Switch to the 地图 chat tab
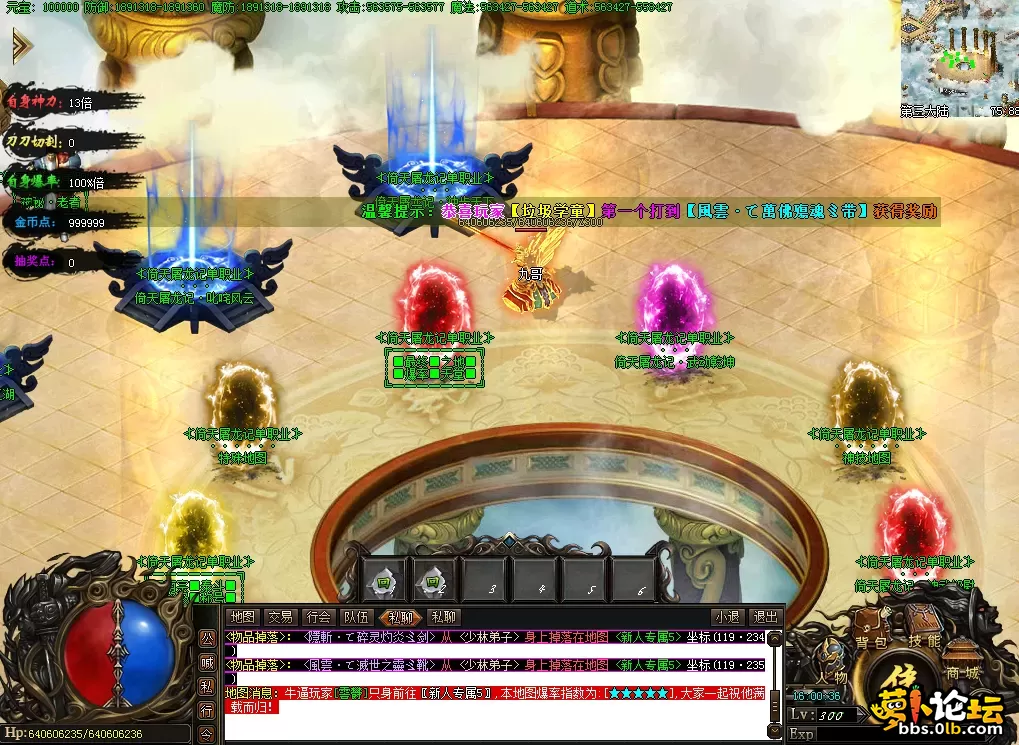Viewport: 1019px width, 745px height. point(242,617)
